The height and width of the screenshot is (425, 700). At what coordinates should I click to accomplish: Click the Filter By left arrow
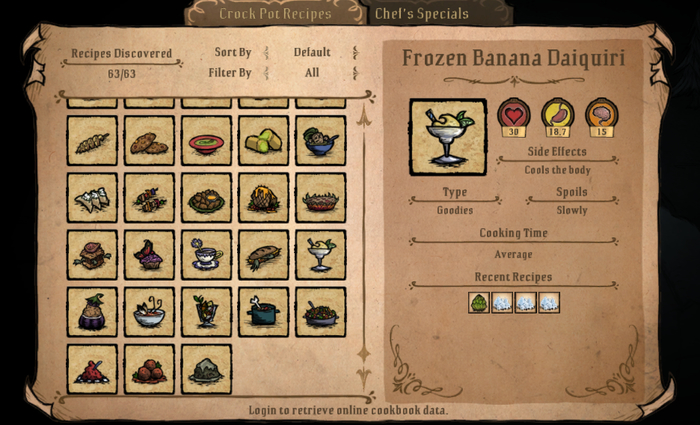266,72
